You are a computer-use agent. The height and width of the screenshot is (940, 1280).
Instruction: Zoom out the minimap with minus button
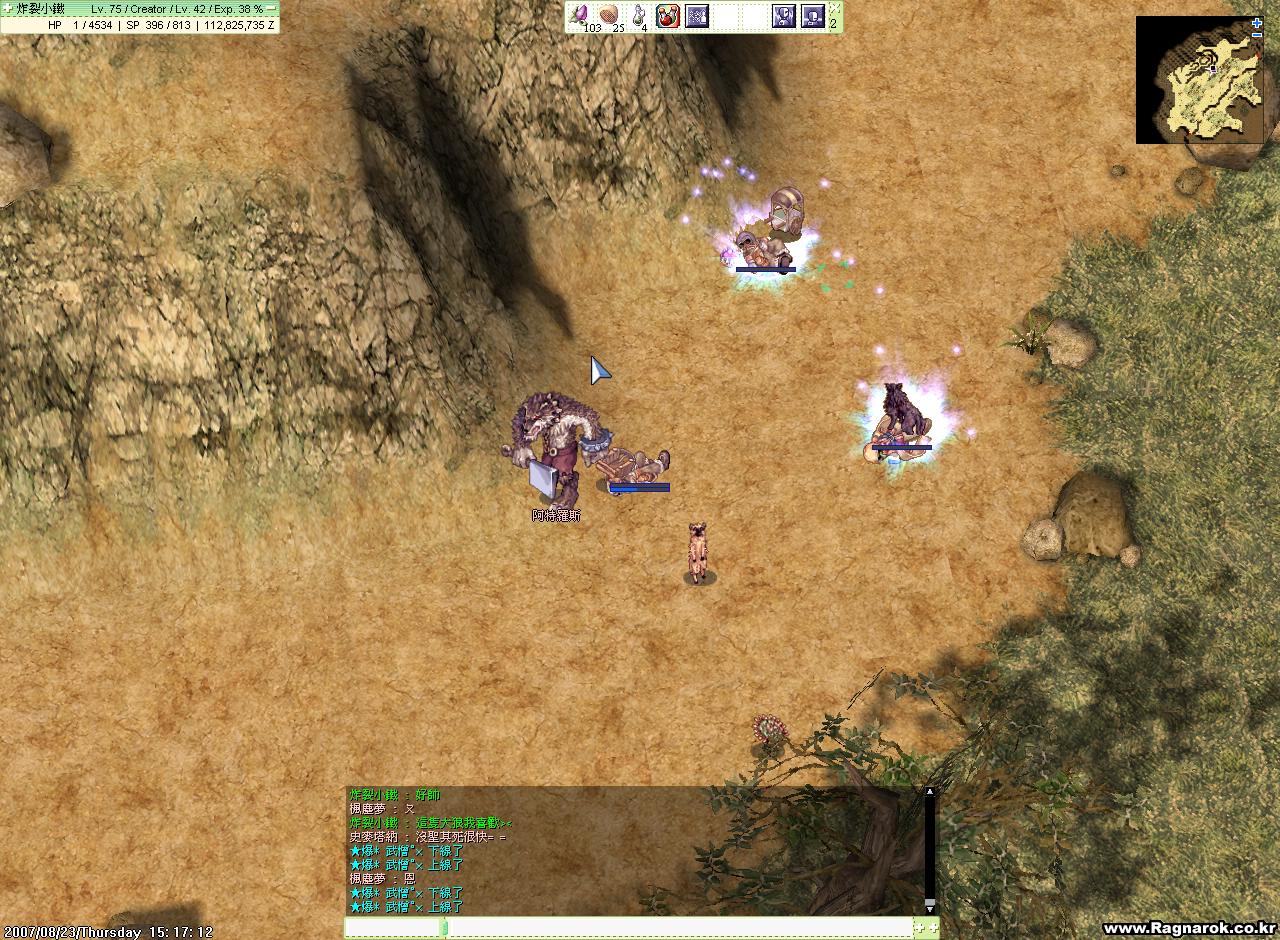(x=1257, y=36)
